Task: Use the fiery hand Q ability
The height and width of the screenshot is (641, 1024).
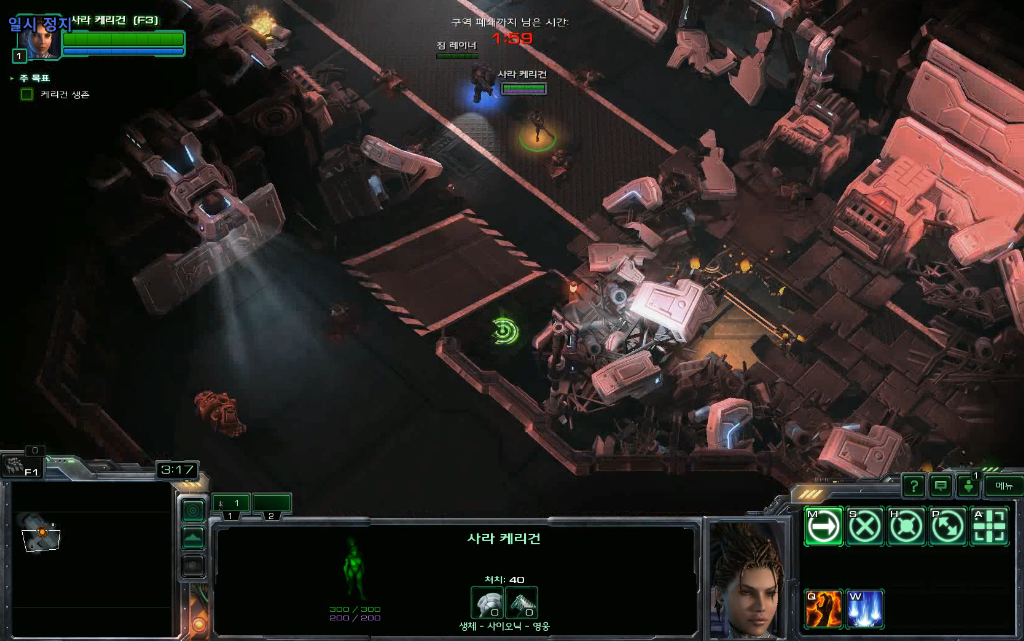Action: point(823,607)
